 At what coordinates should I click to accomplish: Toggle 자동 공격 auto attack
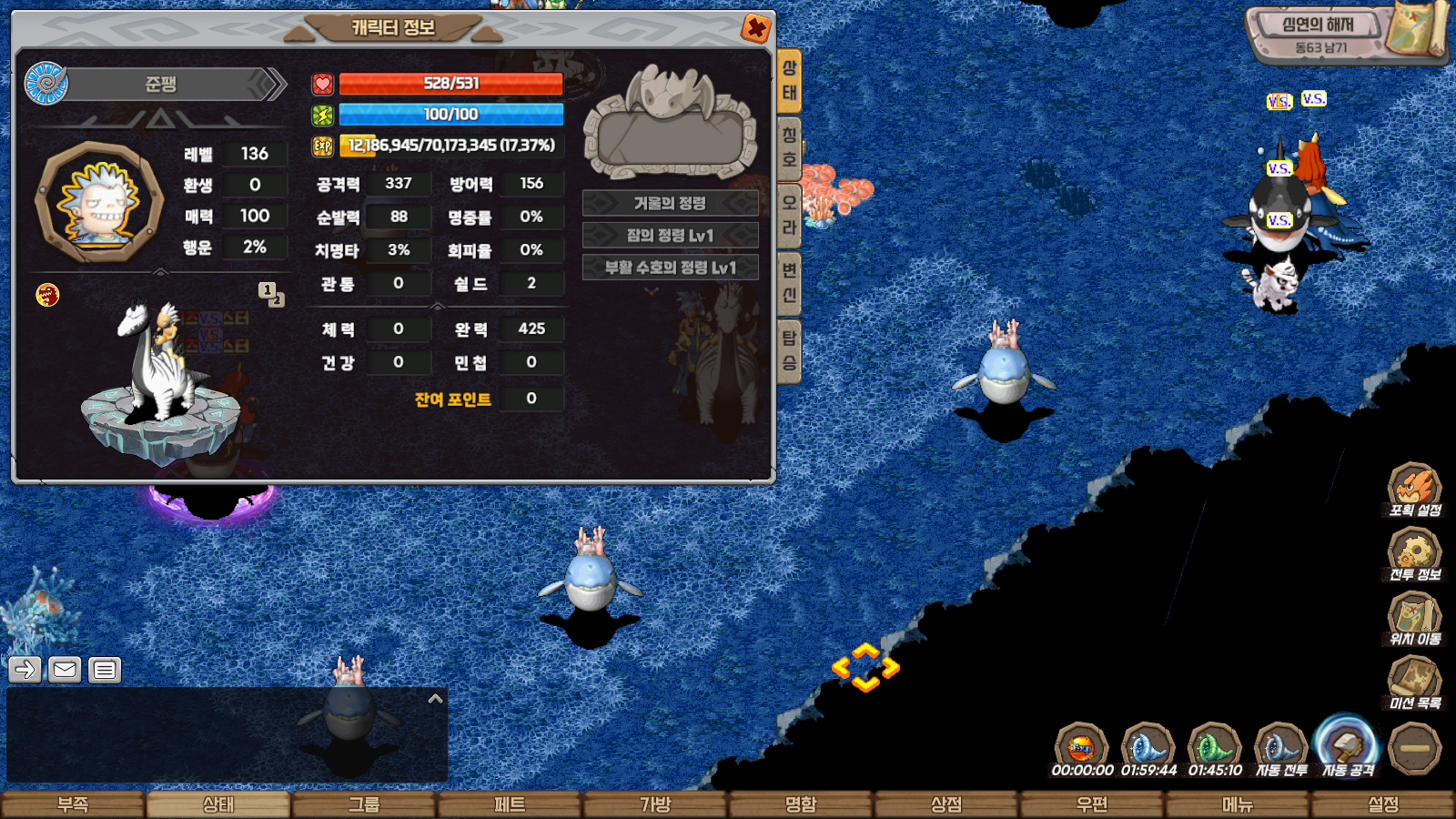1348,748
